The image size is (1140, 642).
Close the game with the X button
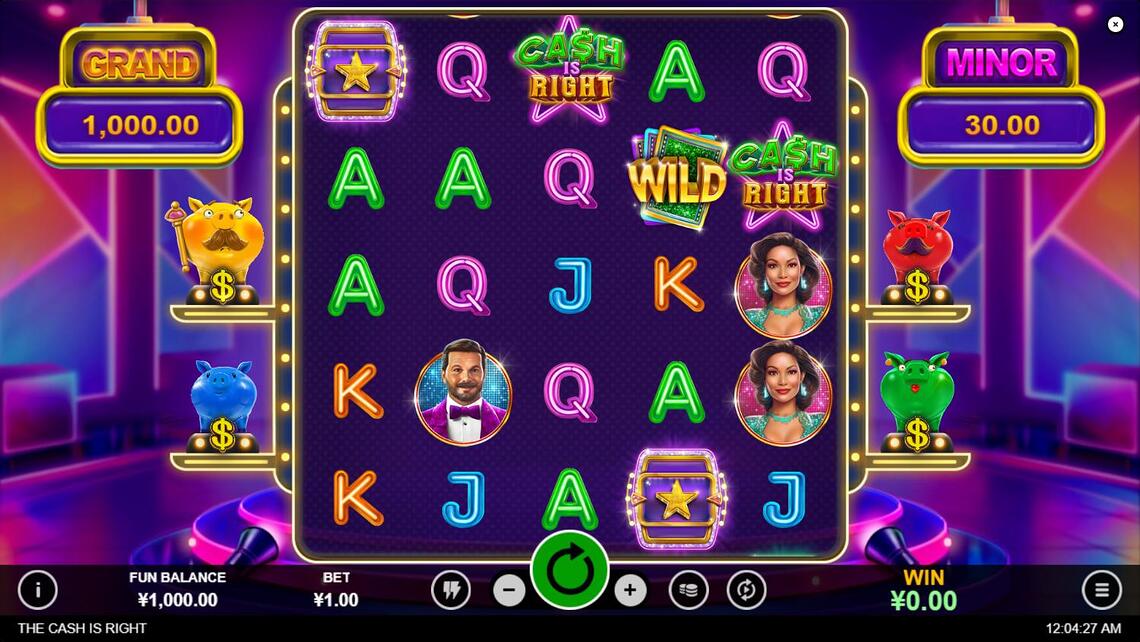tap(1115, 24)
